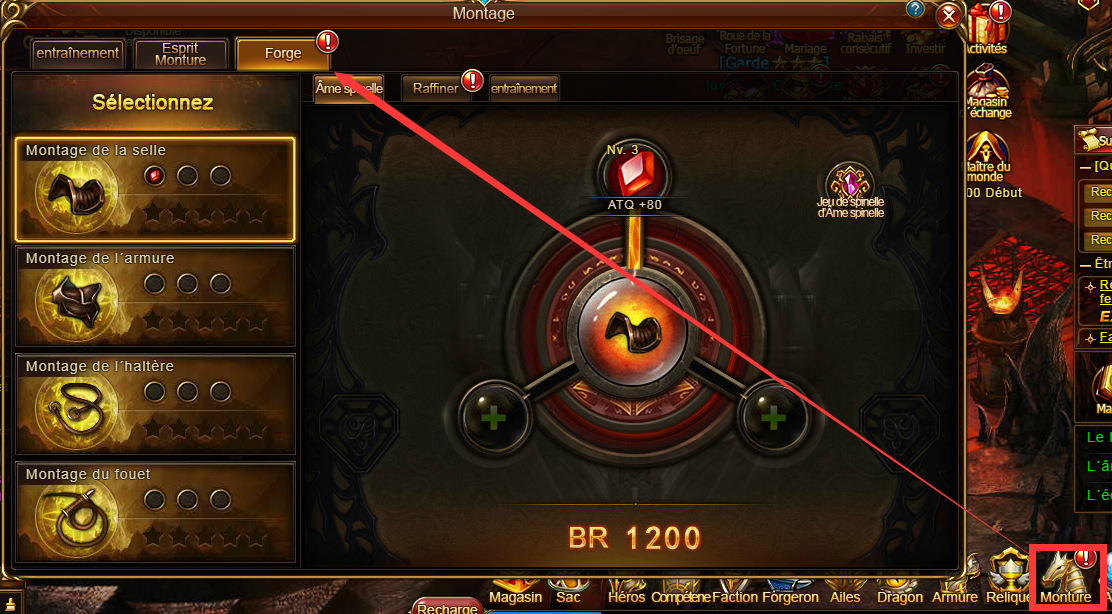The image size is (1112, 614).
Task: Choose Montage du fouet entry
Action: (x=155, y=512)
